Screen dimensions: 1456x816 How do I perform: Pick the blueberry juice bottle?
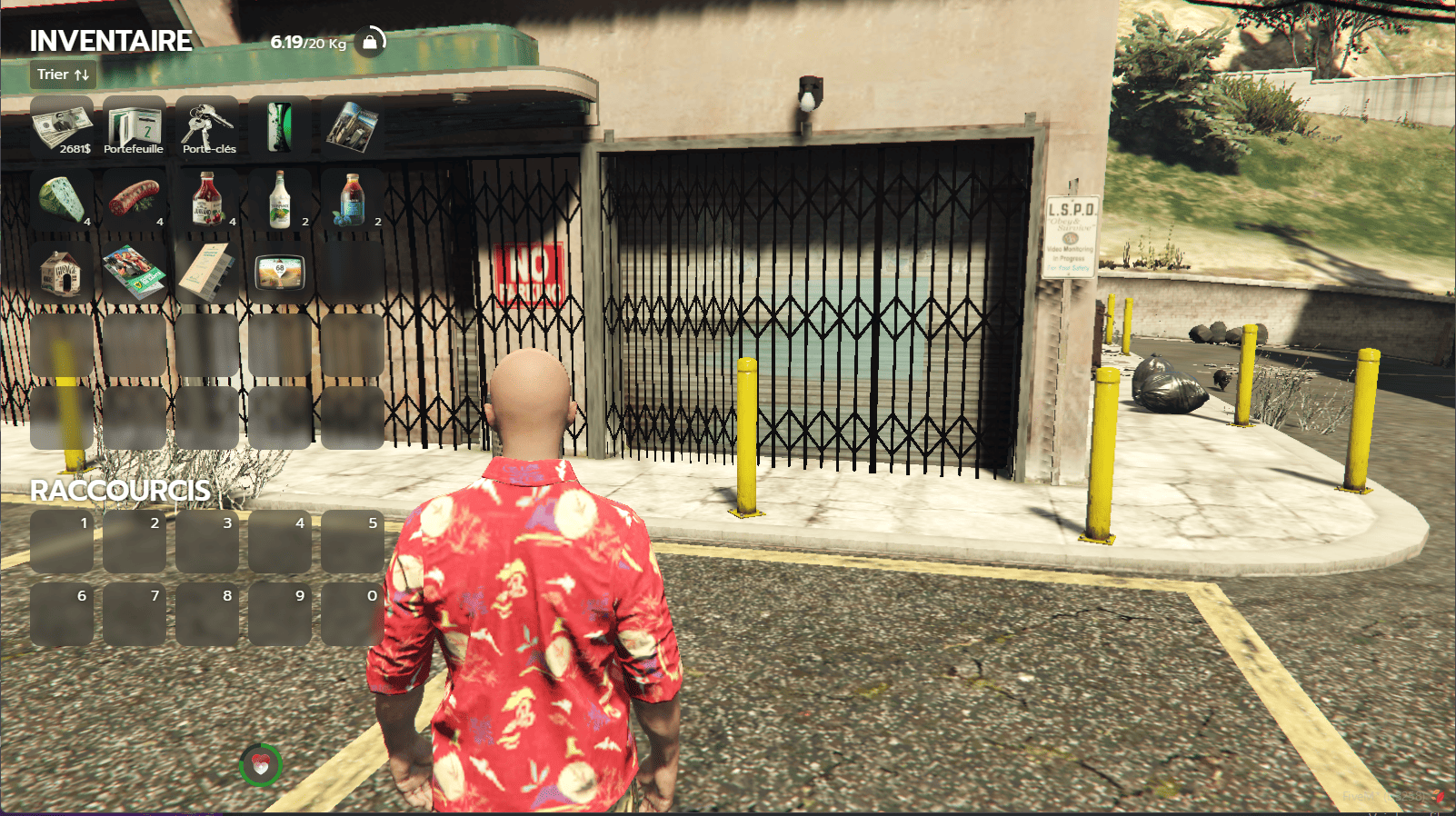353,200
